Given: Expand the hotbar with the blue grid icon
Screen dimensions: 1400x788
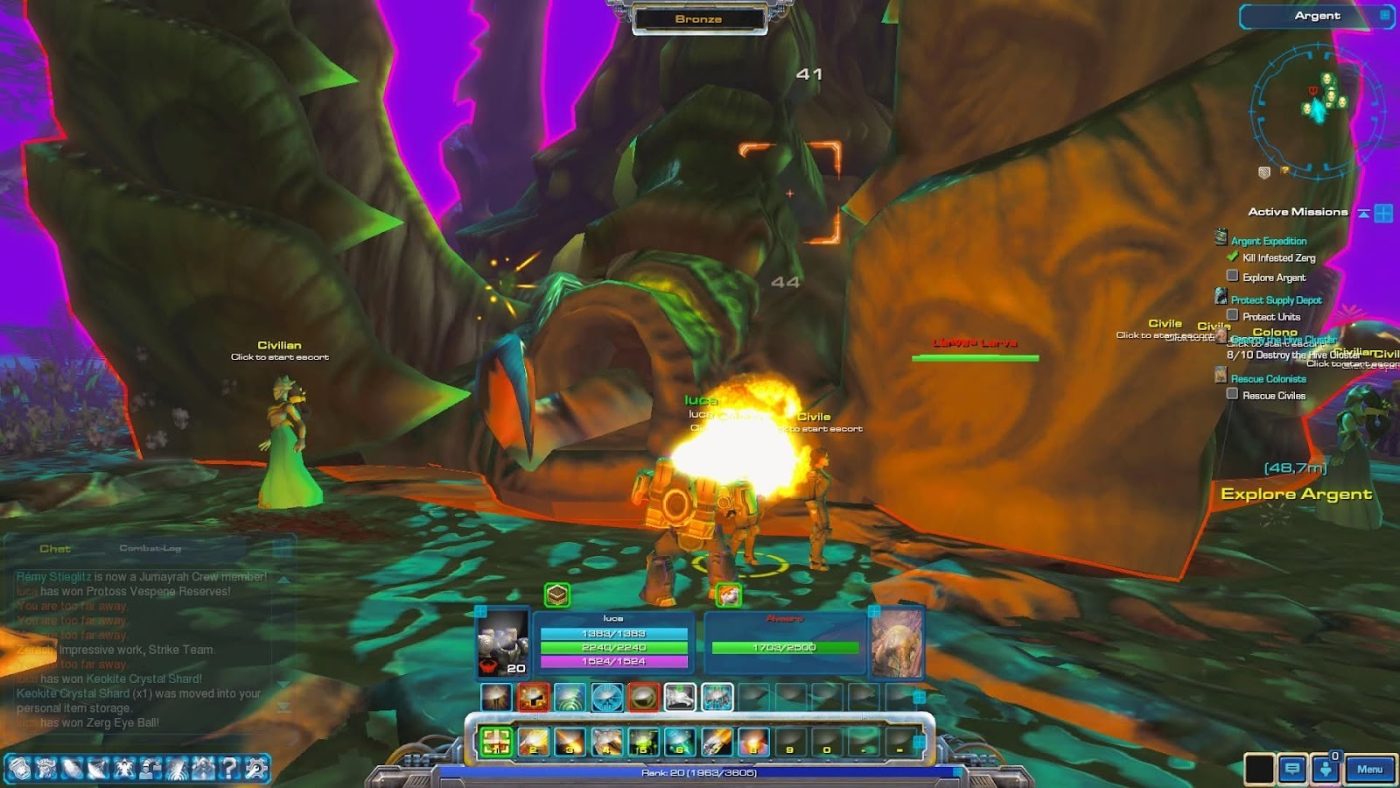Looking at the screenshot, I should (920, 743).
